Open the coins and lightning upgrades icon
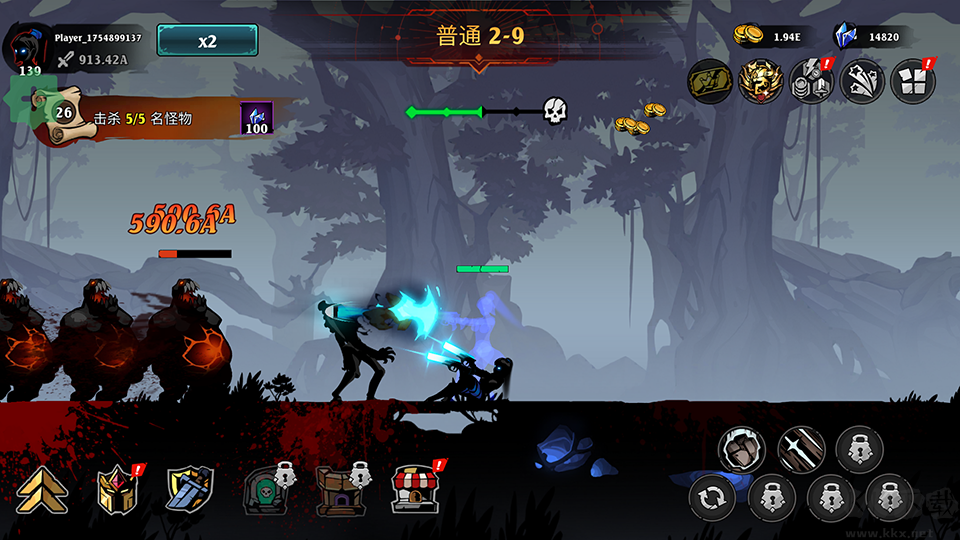 click(810, 80)
